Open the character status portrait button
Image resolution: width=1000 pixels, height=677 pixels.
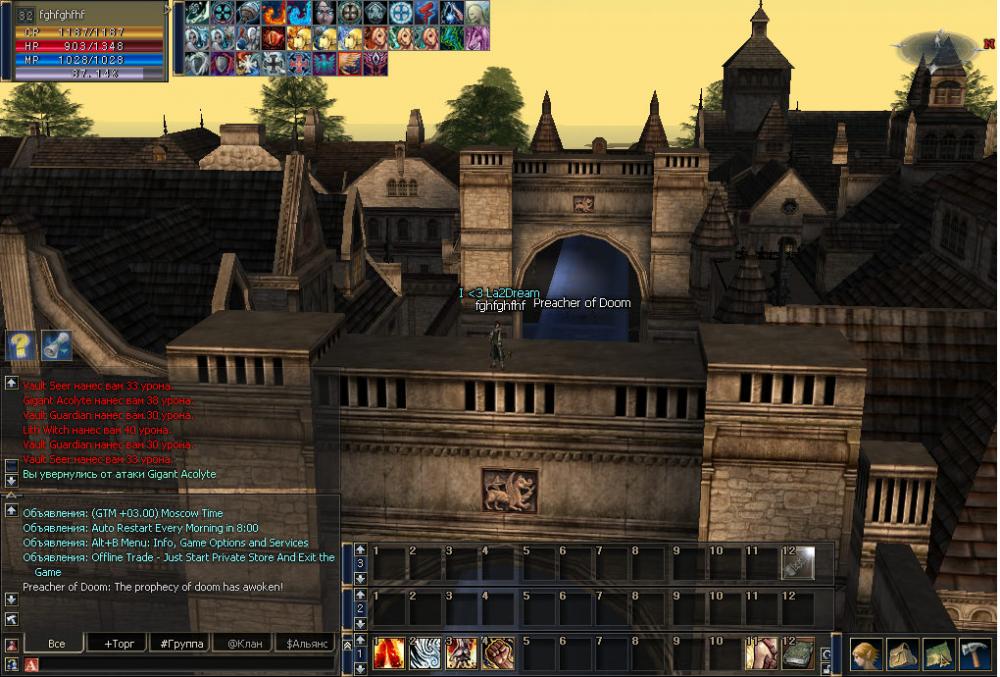(x=866, y=654)
